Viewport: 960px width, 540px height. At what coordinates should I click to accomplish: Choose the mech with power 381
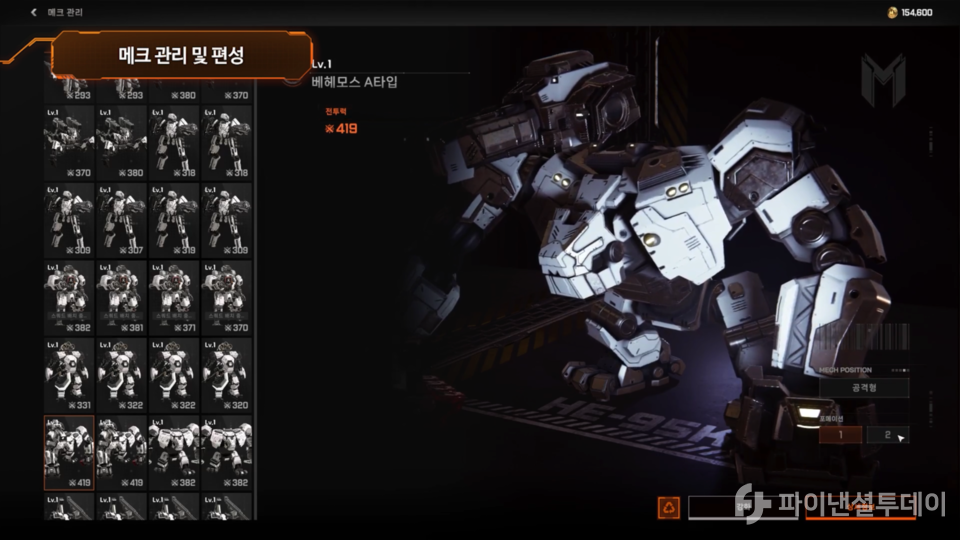pos(122,297)
